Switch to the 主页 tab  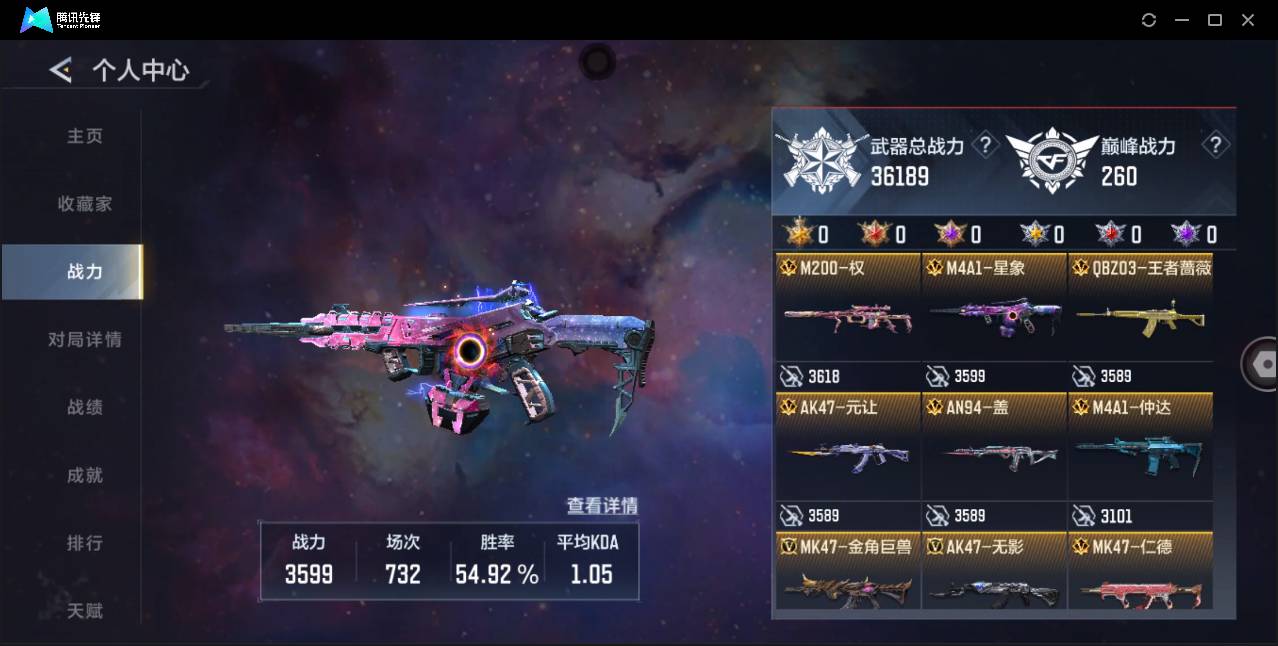point(85,136)
